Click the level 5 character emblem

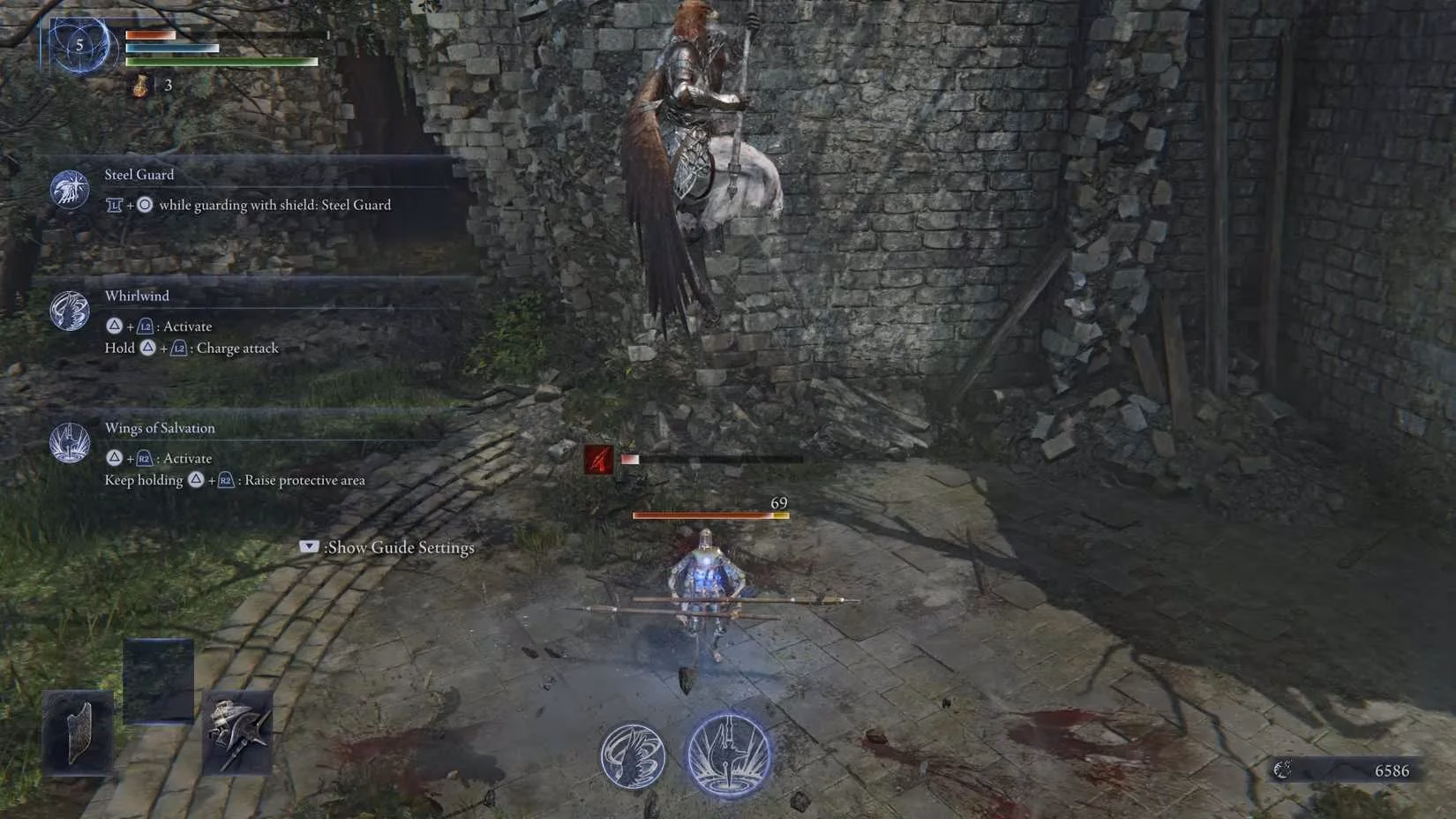(x=79, y=45)
